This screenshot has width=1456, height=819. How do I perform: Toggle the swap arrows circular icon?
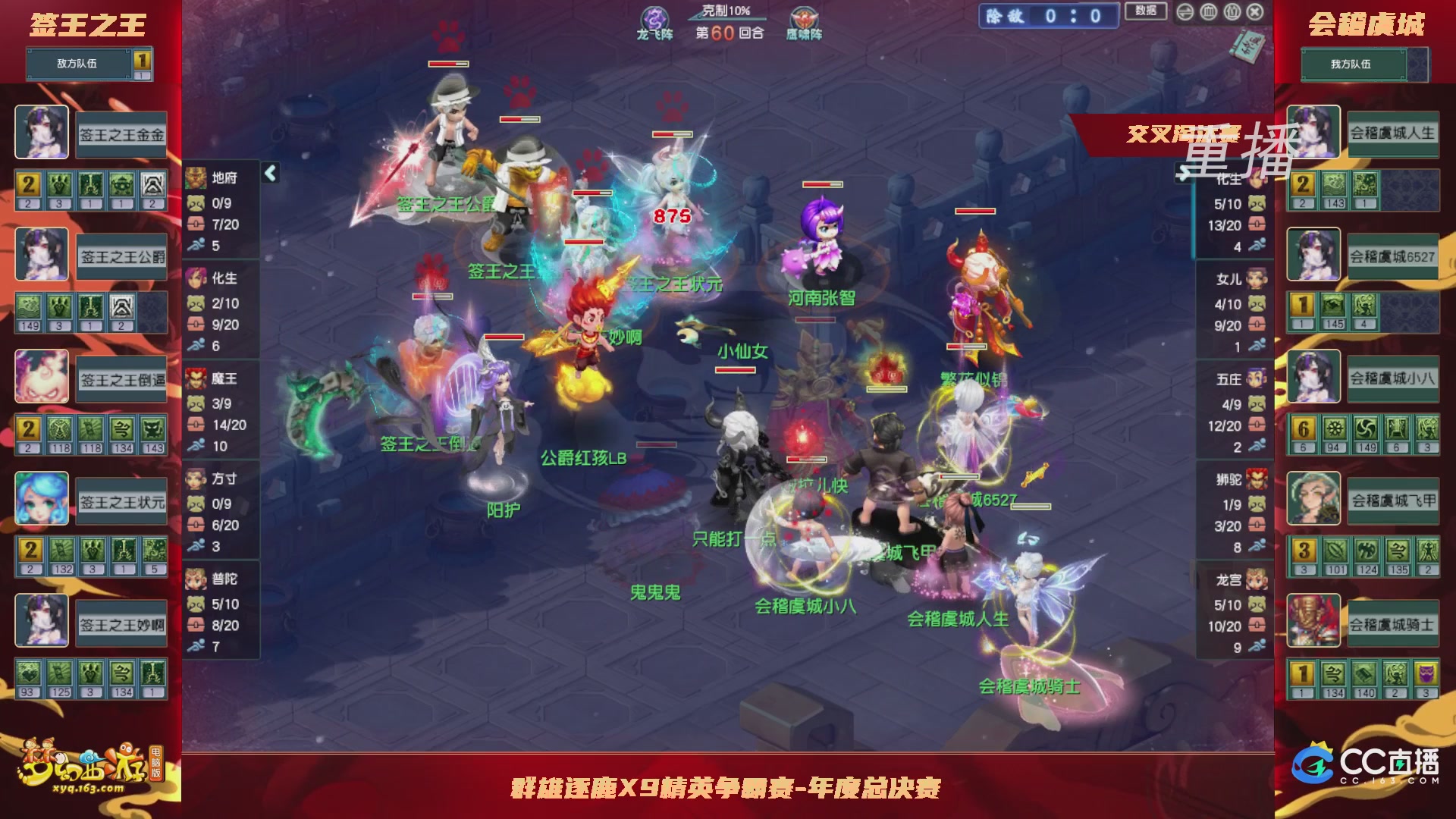[x=1185, y=13]
